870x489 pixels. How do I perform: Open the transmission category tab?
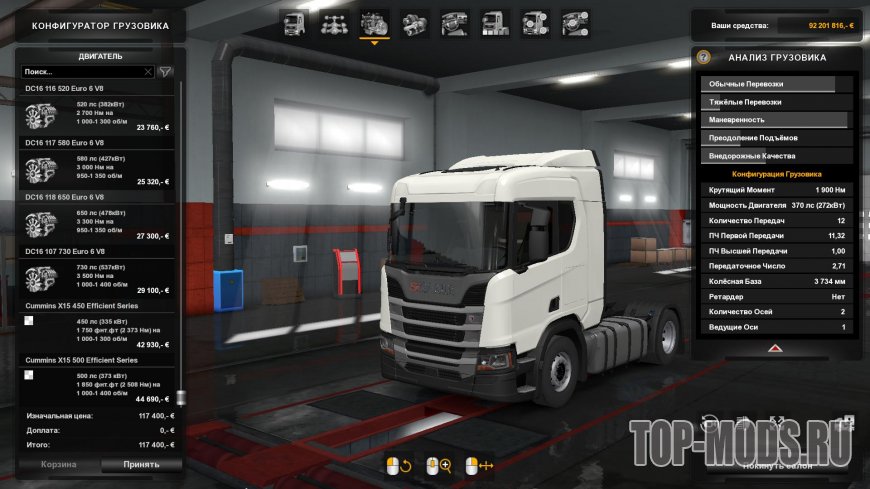pos(414,22)
